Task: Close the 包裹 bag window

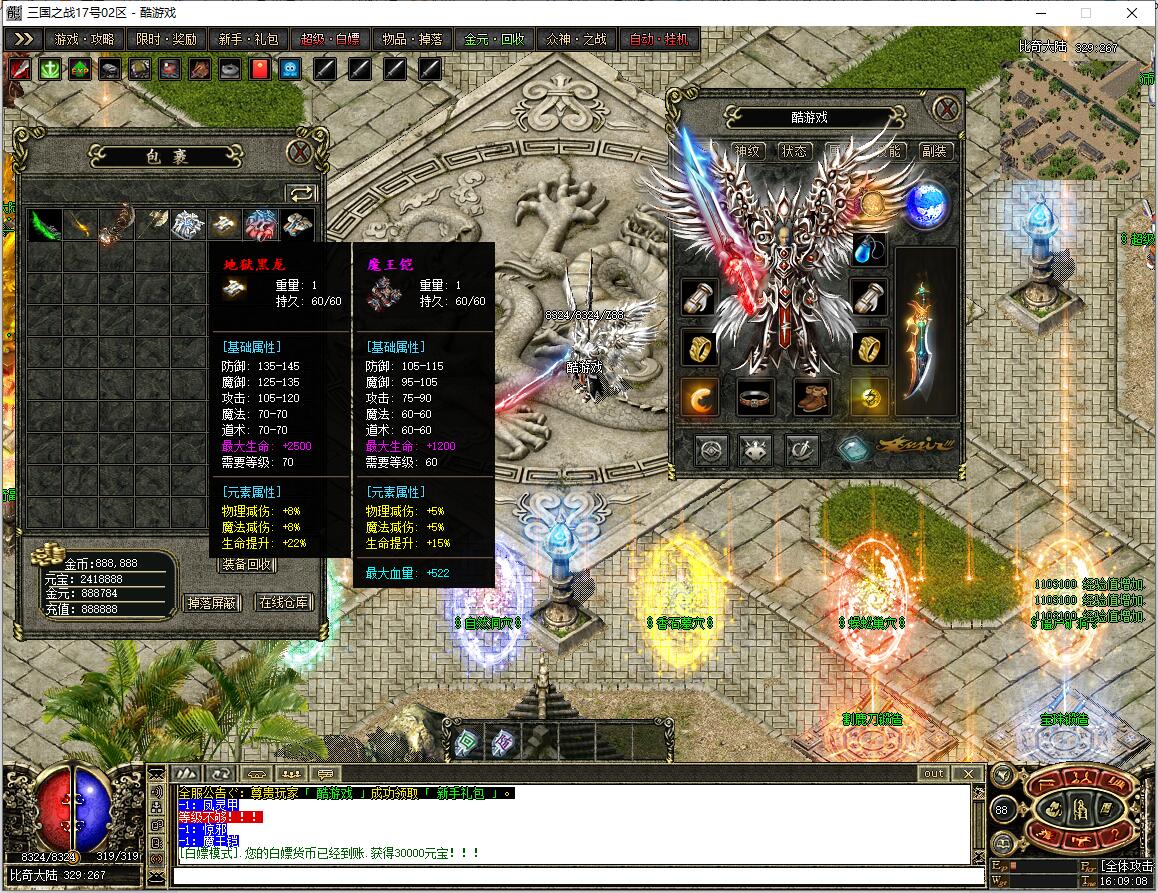Action: pyautogui.click(x=299, y=153)
